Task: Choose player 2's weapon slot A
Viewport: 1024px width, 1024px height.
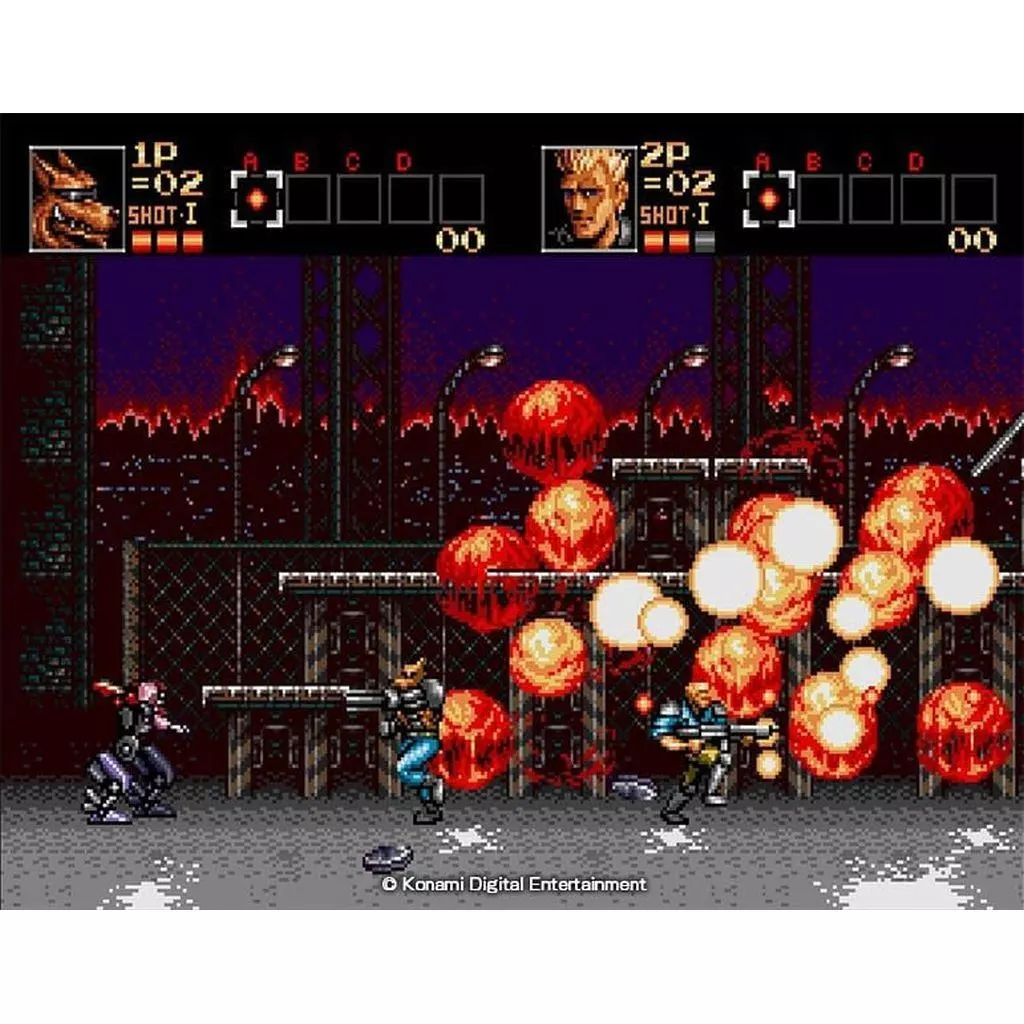Action: click(768, 199)
